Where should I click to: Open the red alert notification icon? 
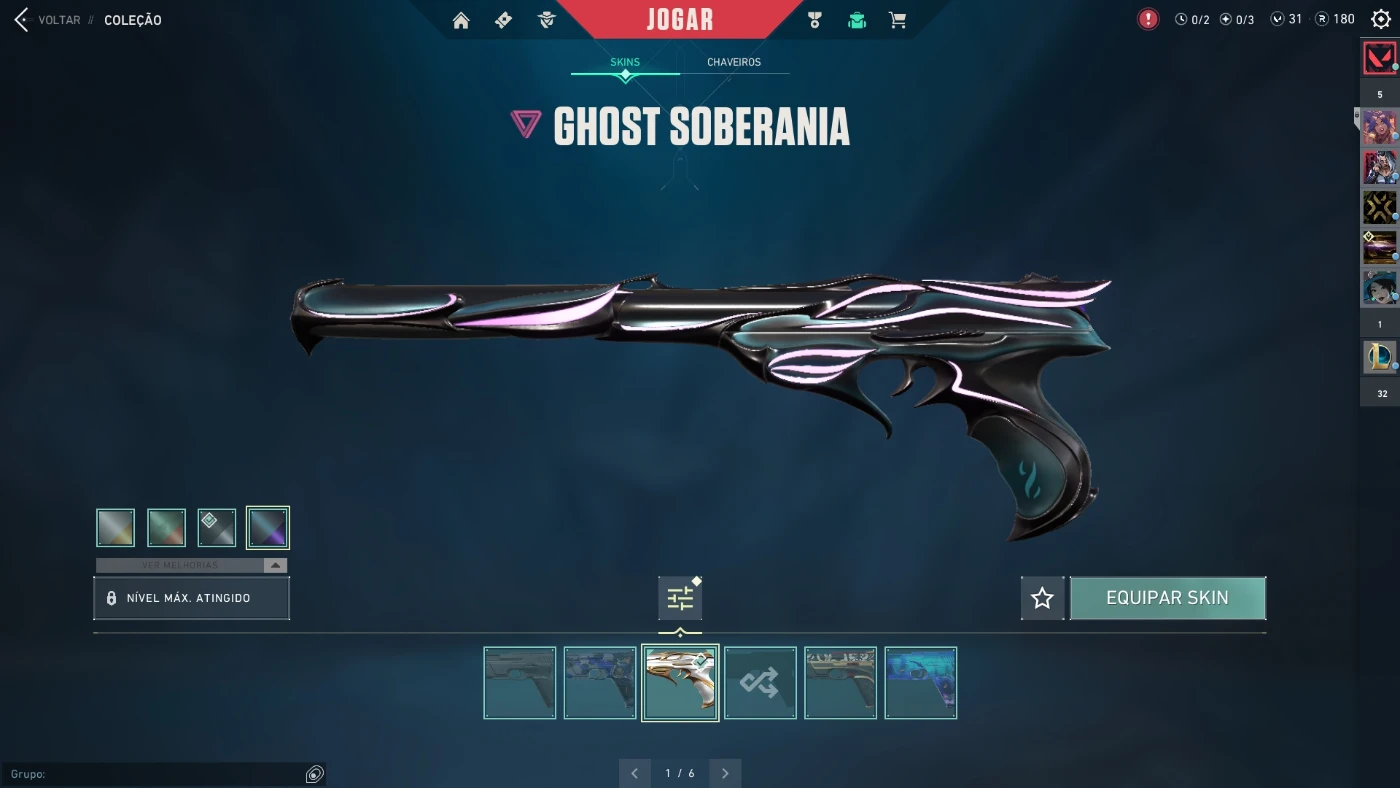tap(1148, 19)
